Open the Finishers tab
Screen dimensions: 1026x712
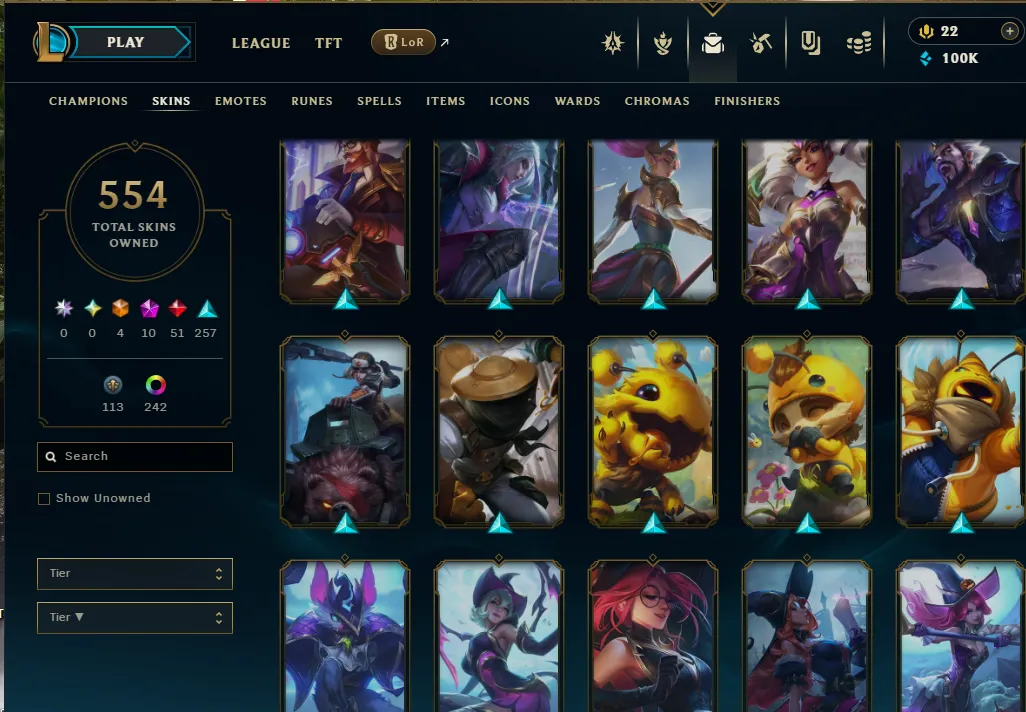tap(747, 101)
